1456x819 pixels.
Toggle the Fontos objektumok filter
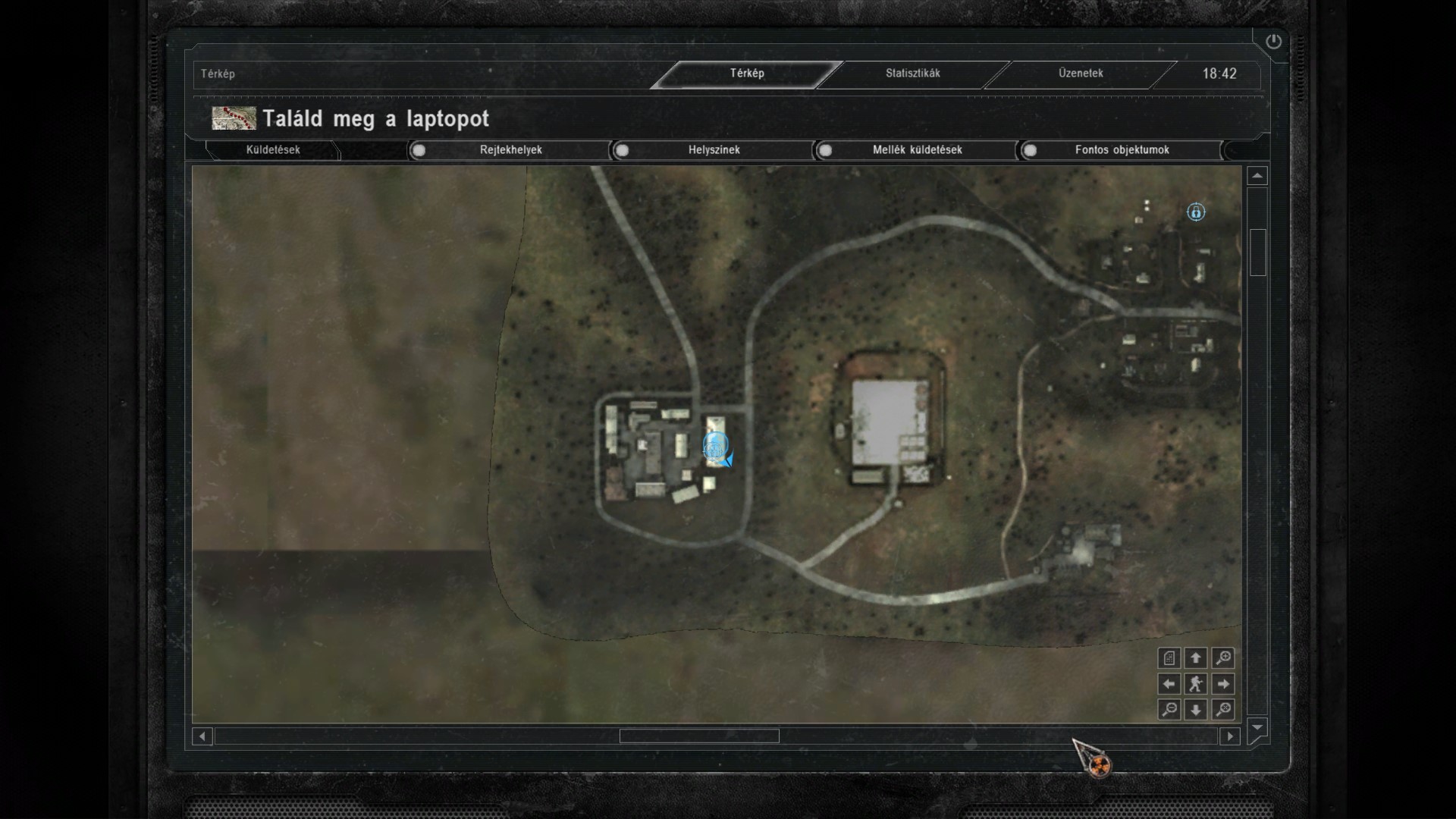[1029, 150]
